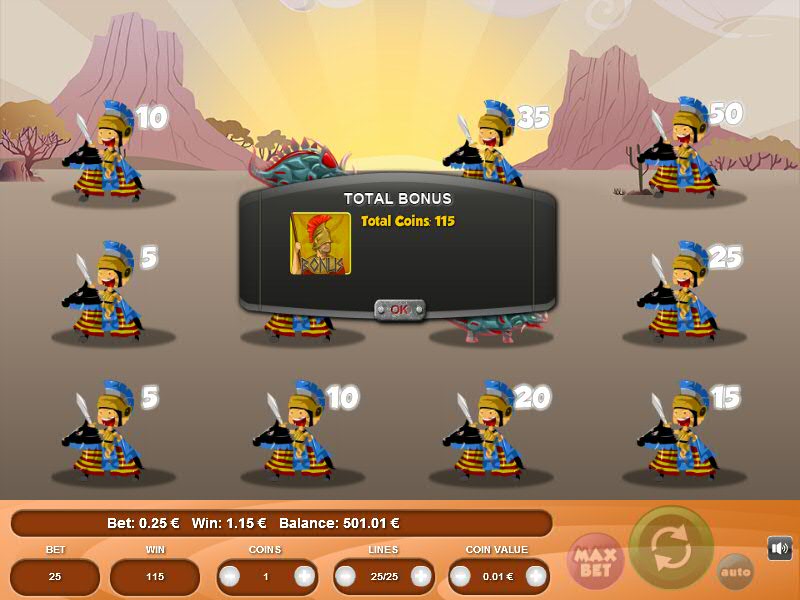Enable auto spin mode
Image resolution: width=800 pixels, height=600 pixels.
coord(735,572)
